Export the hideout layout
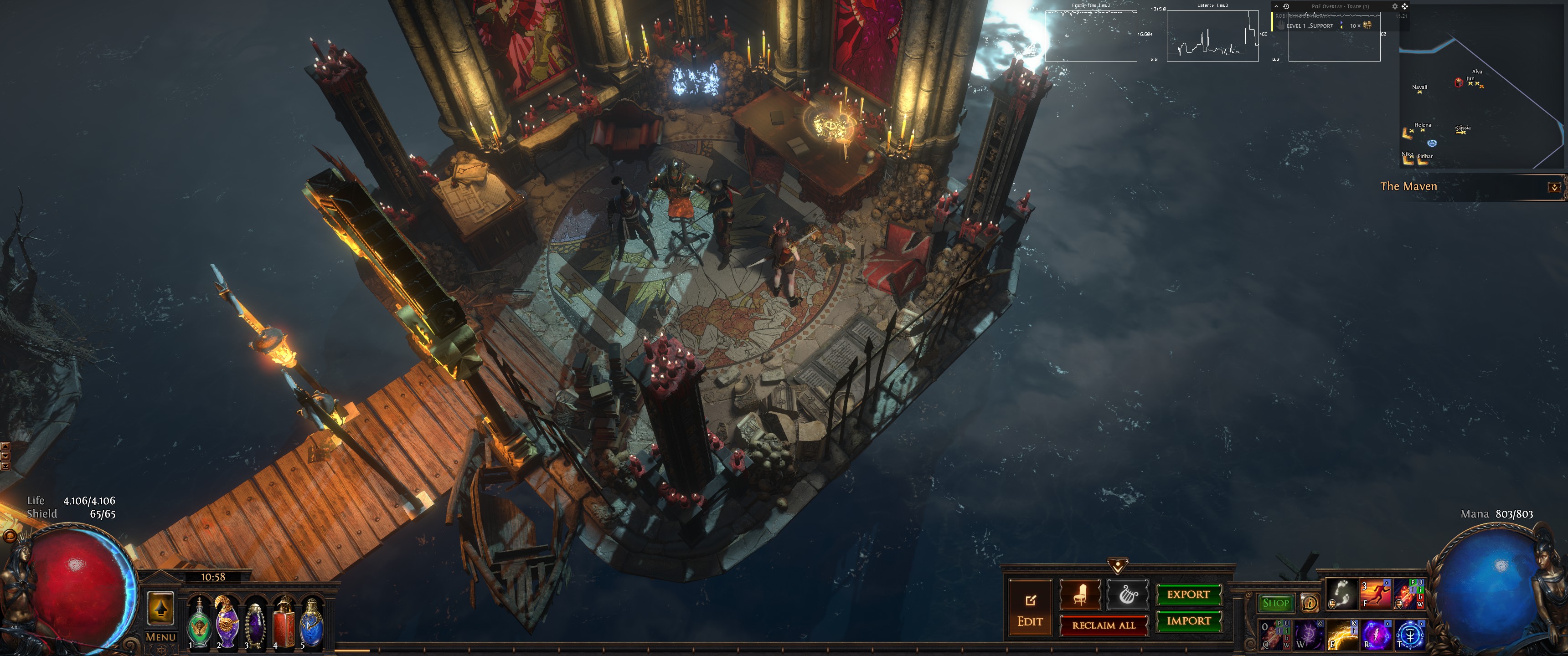Image resolution: width=1568 pixels, height=656 pixels. [1187, 594]
